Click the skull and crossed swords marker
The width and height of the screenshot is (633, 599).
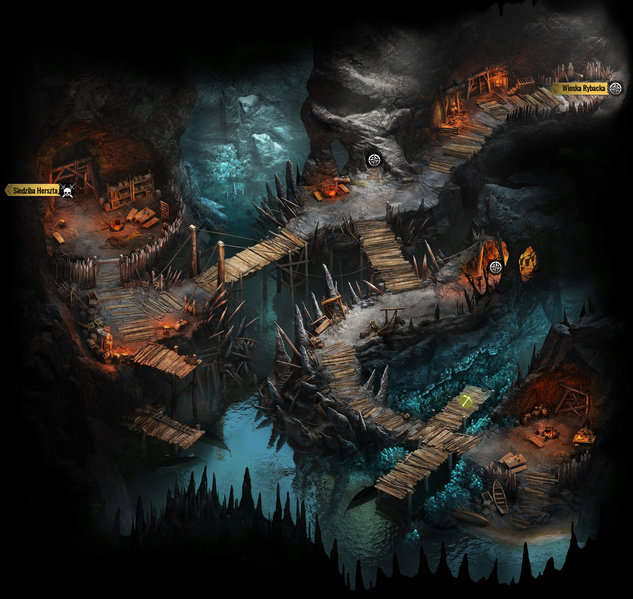click(x=68, y=190)
